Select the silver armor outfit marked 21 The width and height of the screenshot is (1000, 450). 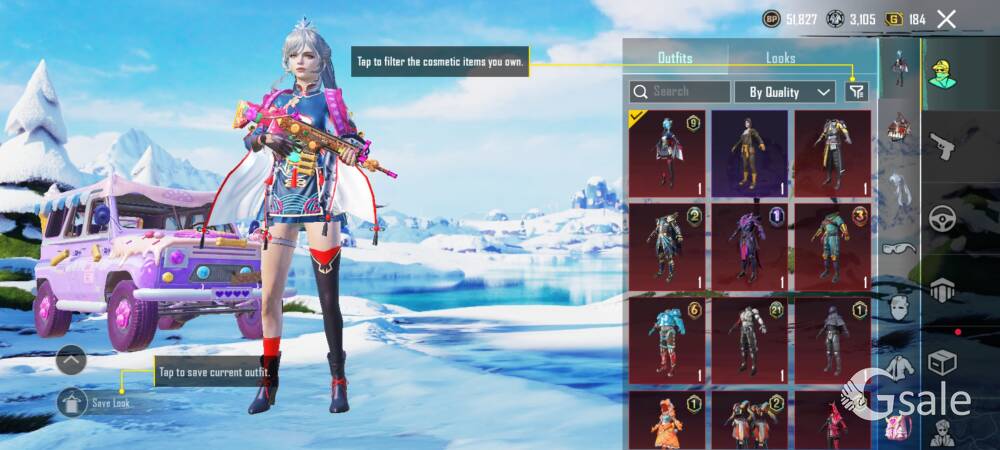(749, 338)
